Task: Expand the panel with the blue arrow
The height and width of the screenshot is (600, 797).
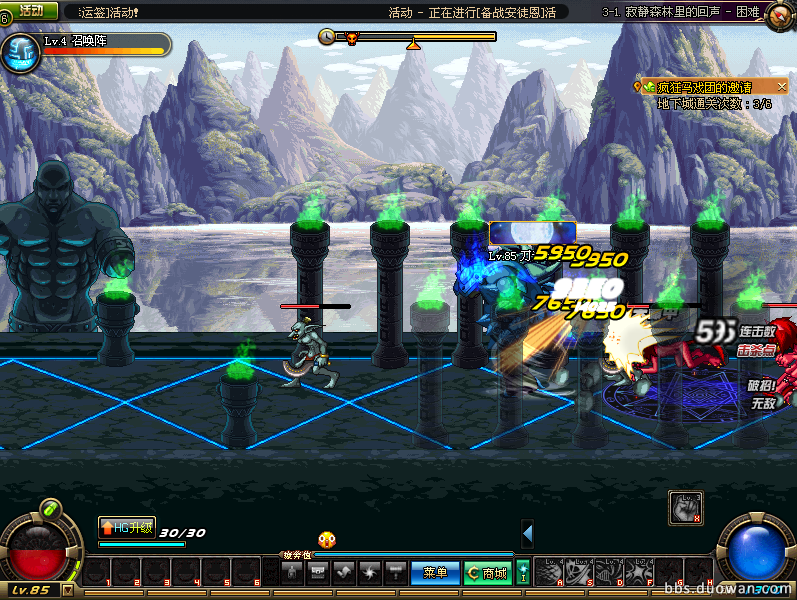Action: coord(527,534)
